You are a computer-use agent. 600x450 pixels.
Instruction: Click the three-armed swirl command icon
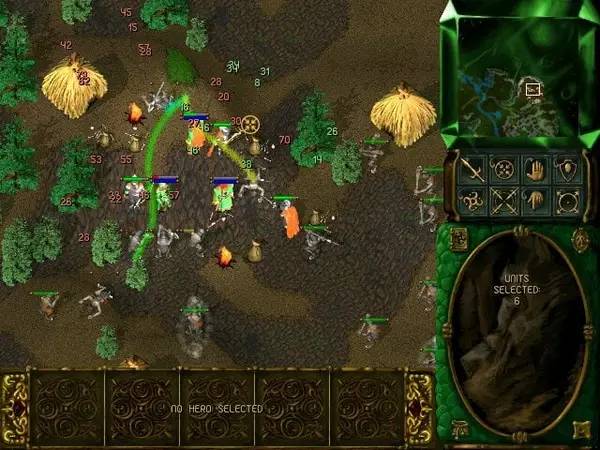click(x=473, y=201)
